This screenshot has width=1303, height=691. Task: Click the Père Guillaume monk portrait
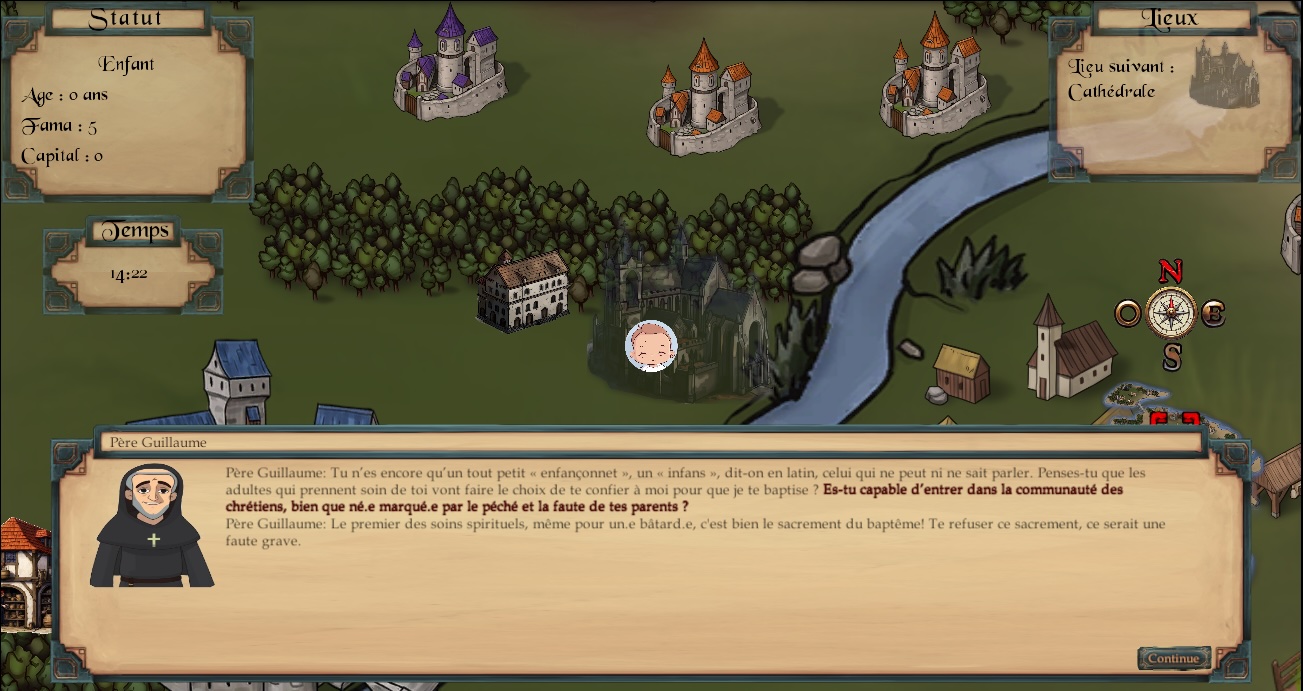pos(152,527)
